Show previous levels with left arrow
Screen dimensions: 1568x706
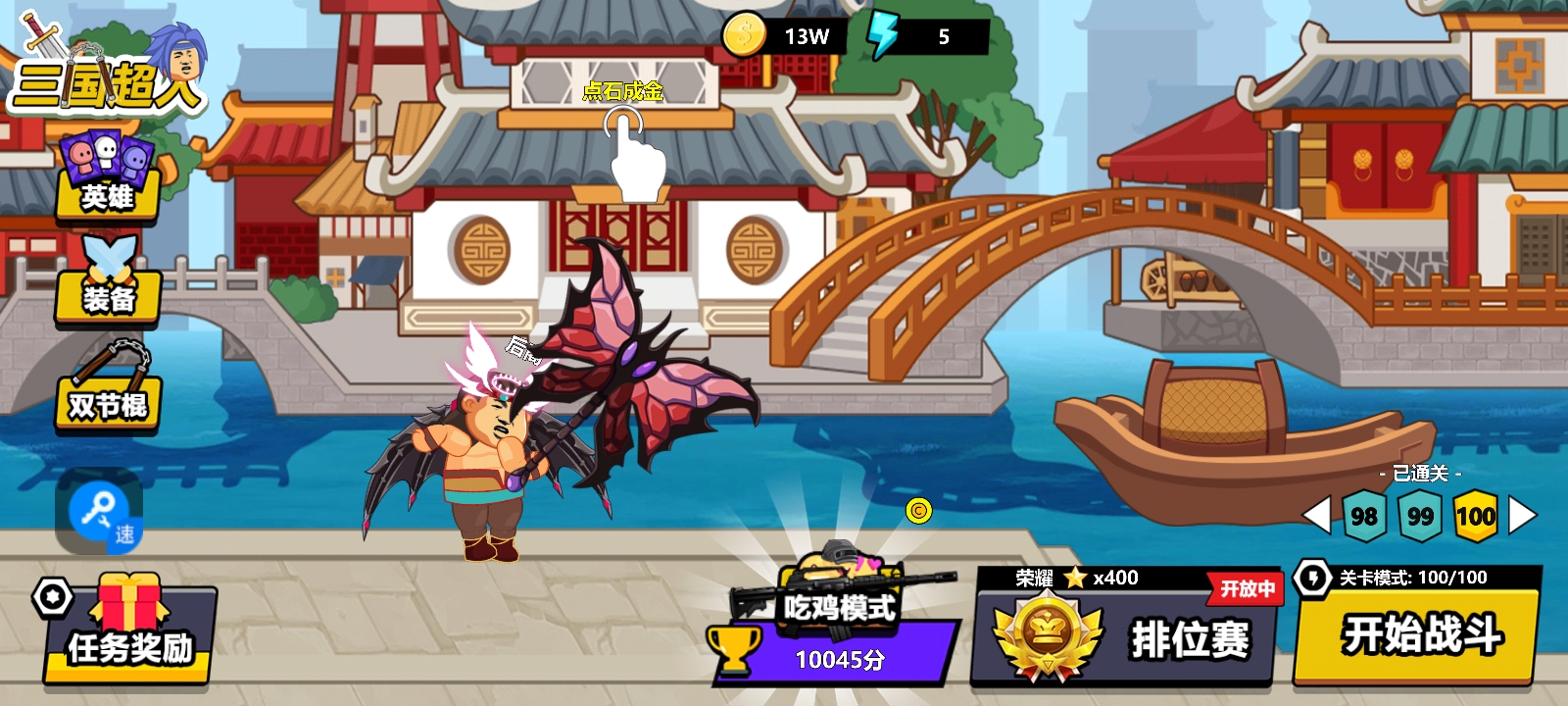1316,515
